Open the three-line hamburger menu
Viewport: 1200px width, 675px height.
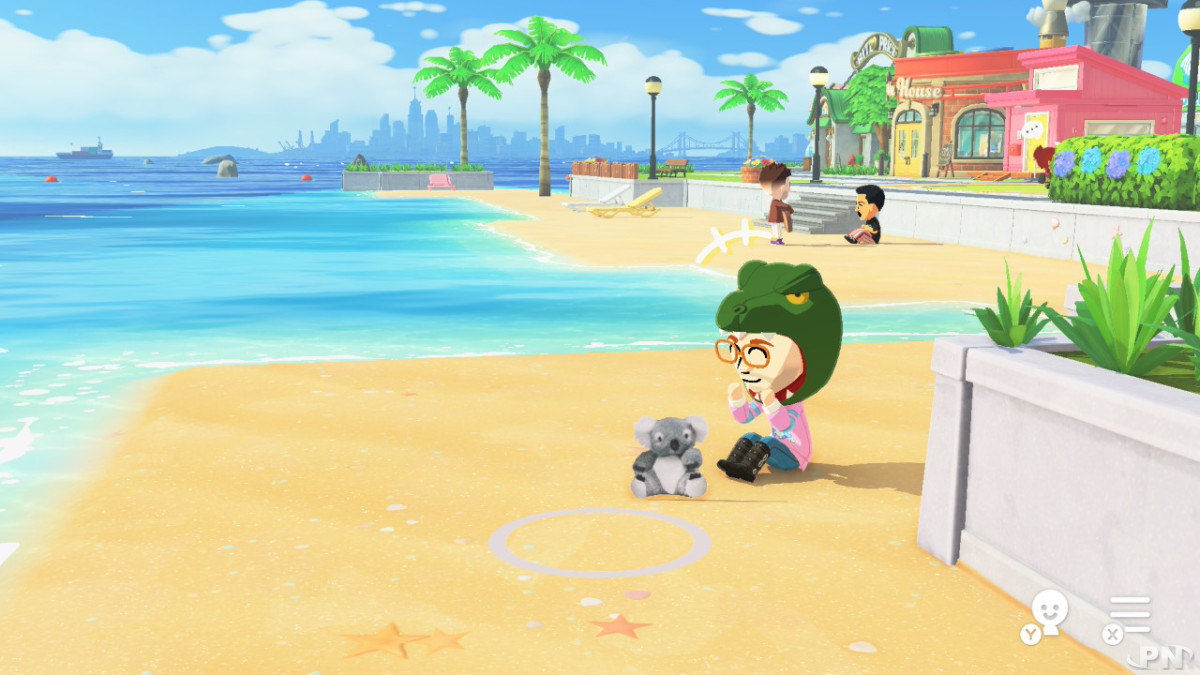[1130, 613]
